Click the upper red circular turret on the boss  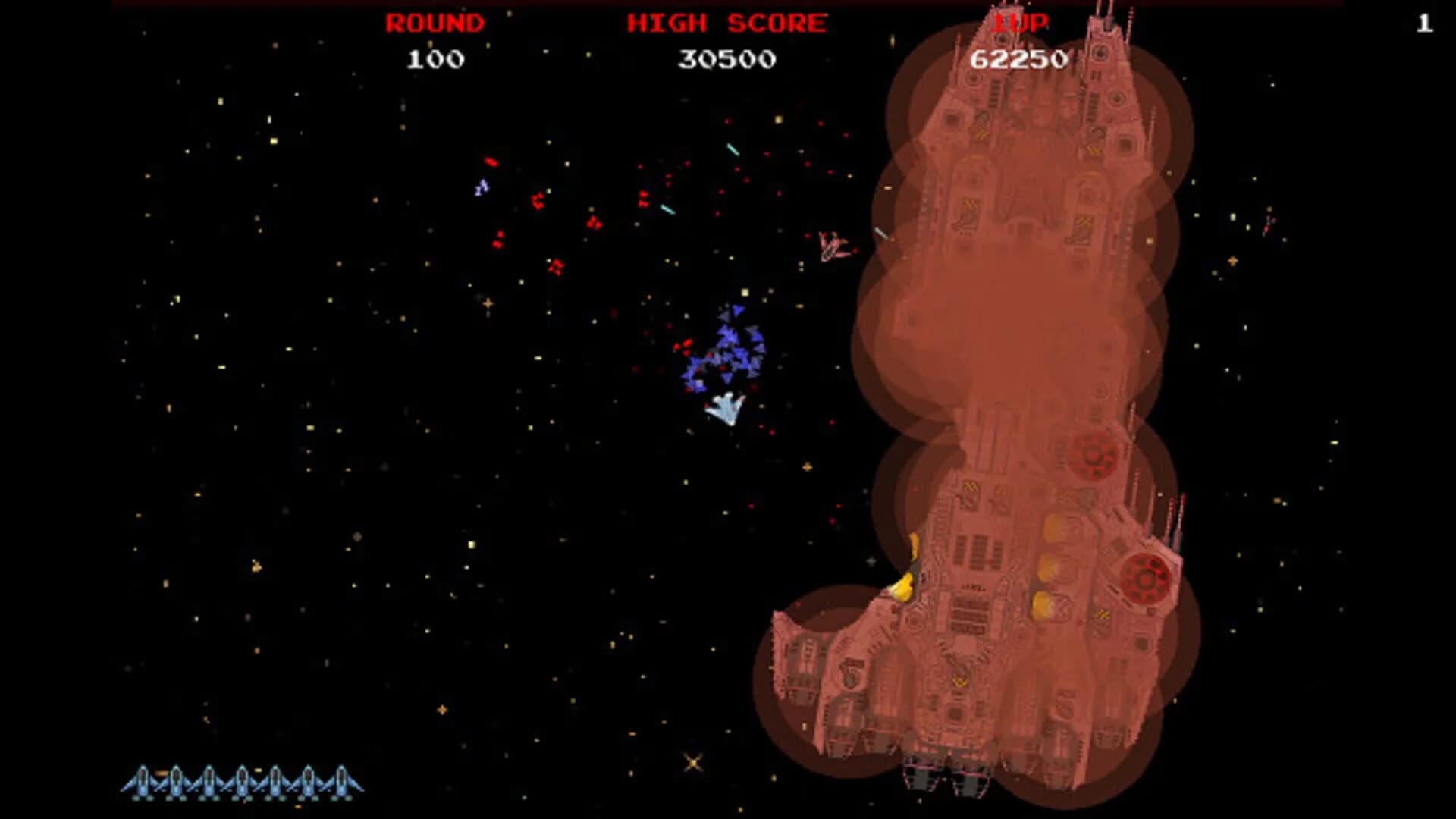pyautogui.click(x=1092, y=455)
